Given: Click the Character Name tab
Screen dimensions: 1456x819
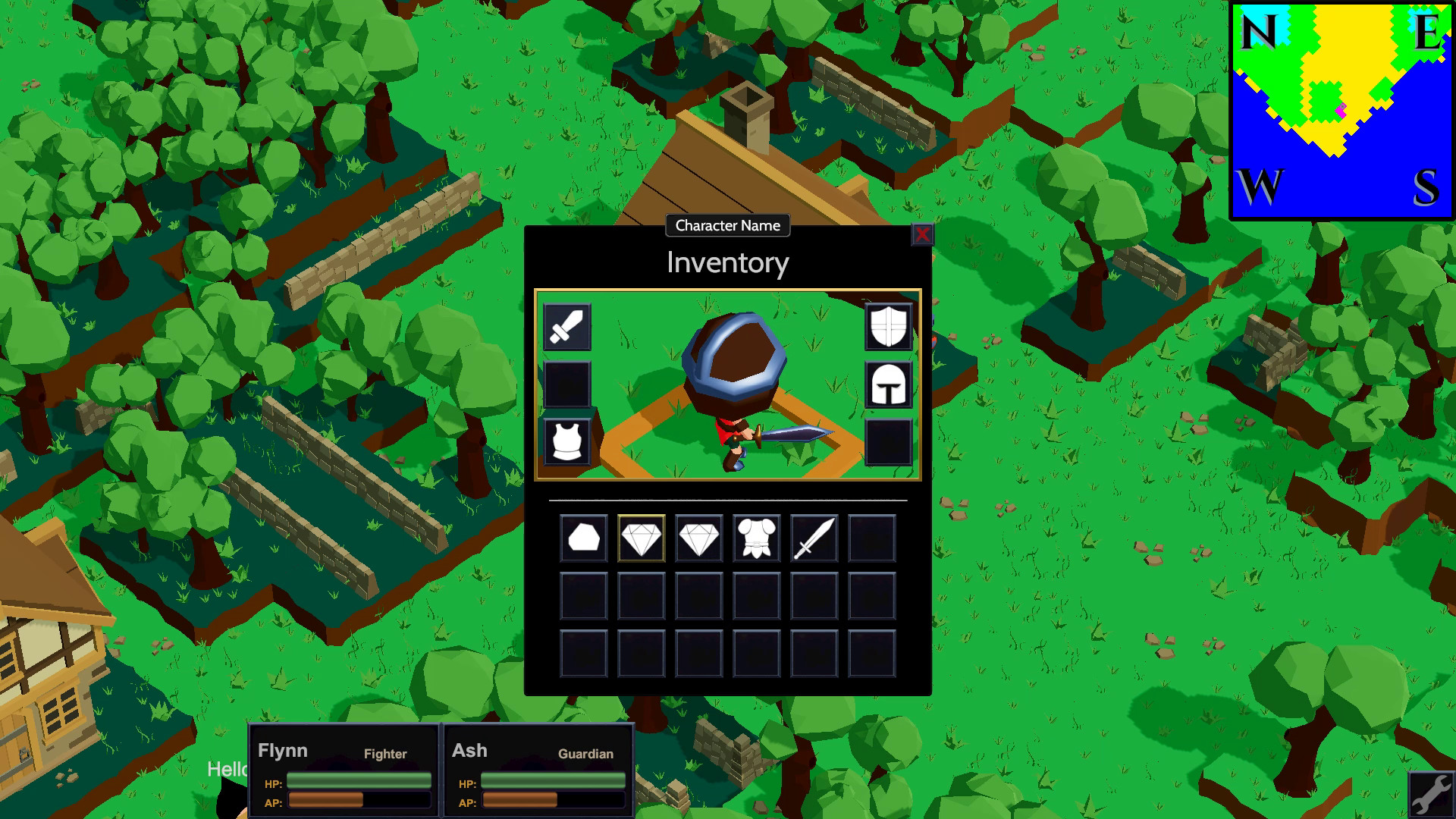Looking at the screenshot, I should tap(726, 225).
